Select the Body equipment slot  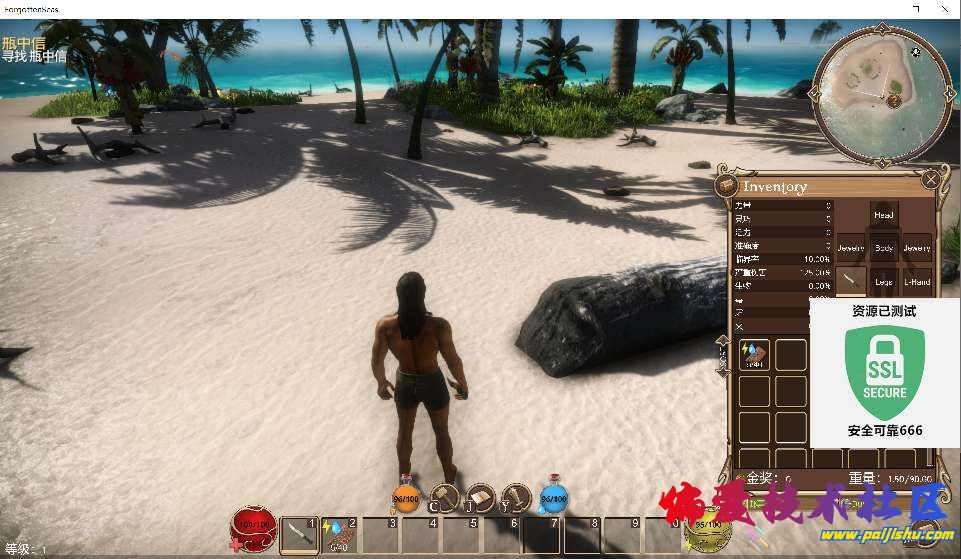click(883, 247)
